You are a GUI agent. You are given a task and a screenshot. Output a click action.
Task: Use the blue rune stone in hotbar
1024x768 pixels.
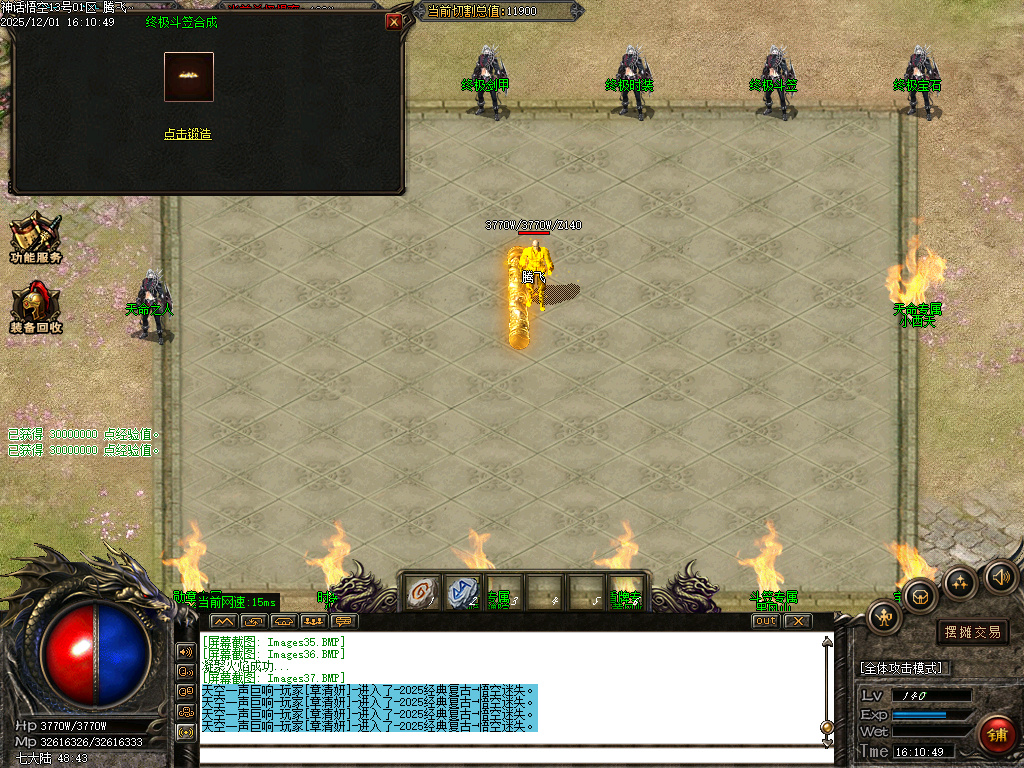click(462, 593)
